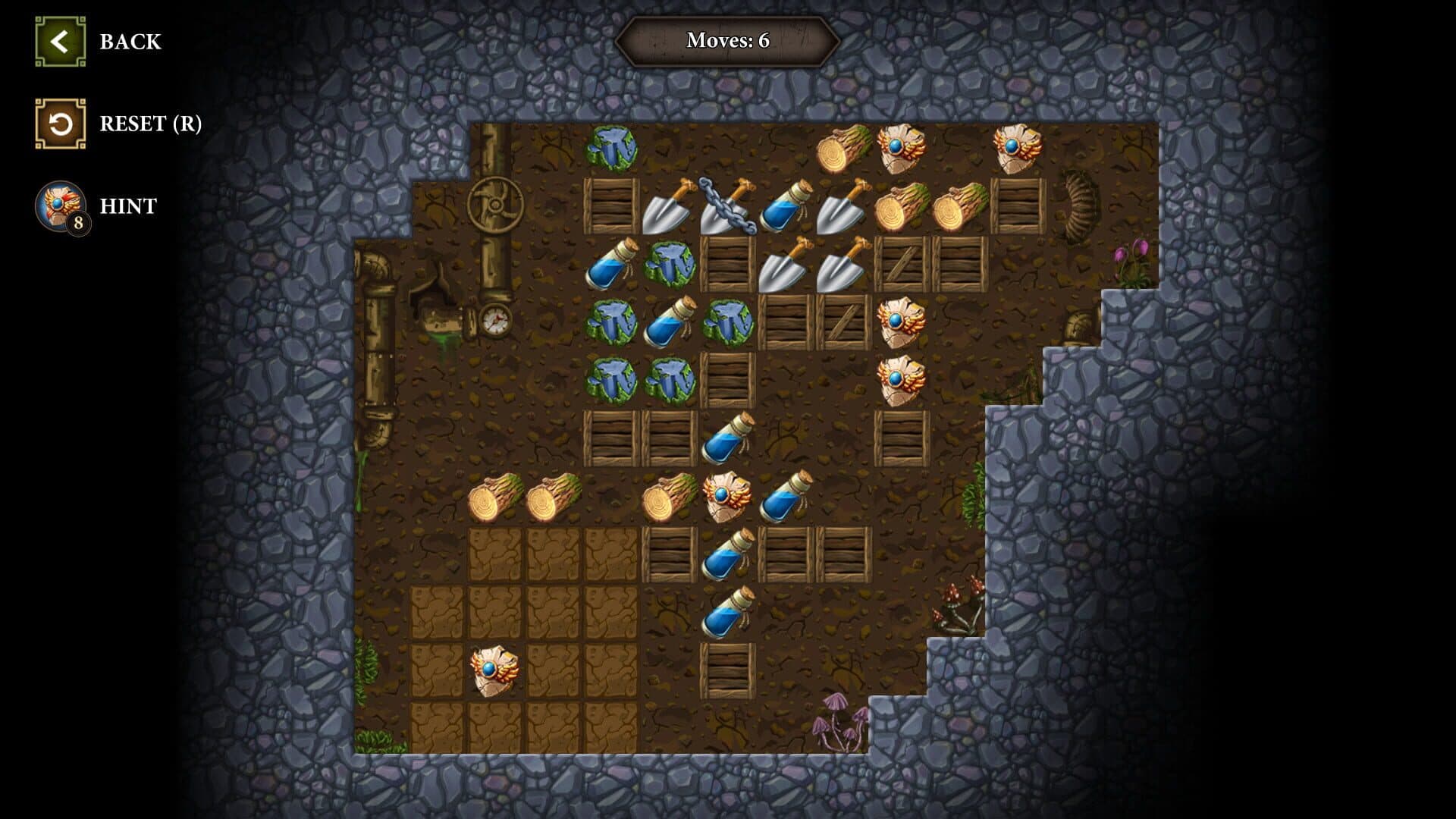Select the chained shovel tile

[x=727, y=206]
